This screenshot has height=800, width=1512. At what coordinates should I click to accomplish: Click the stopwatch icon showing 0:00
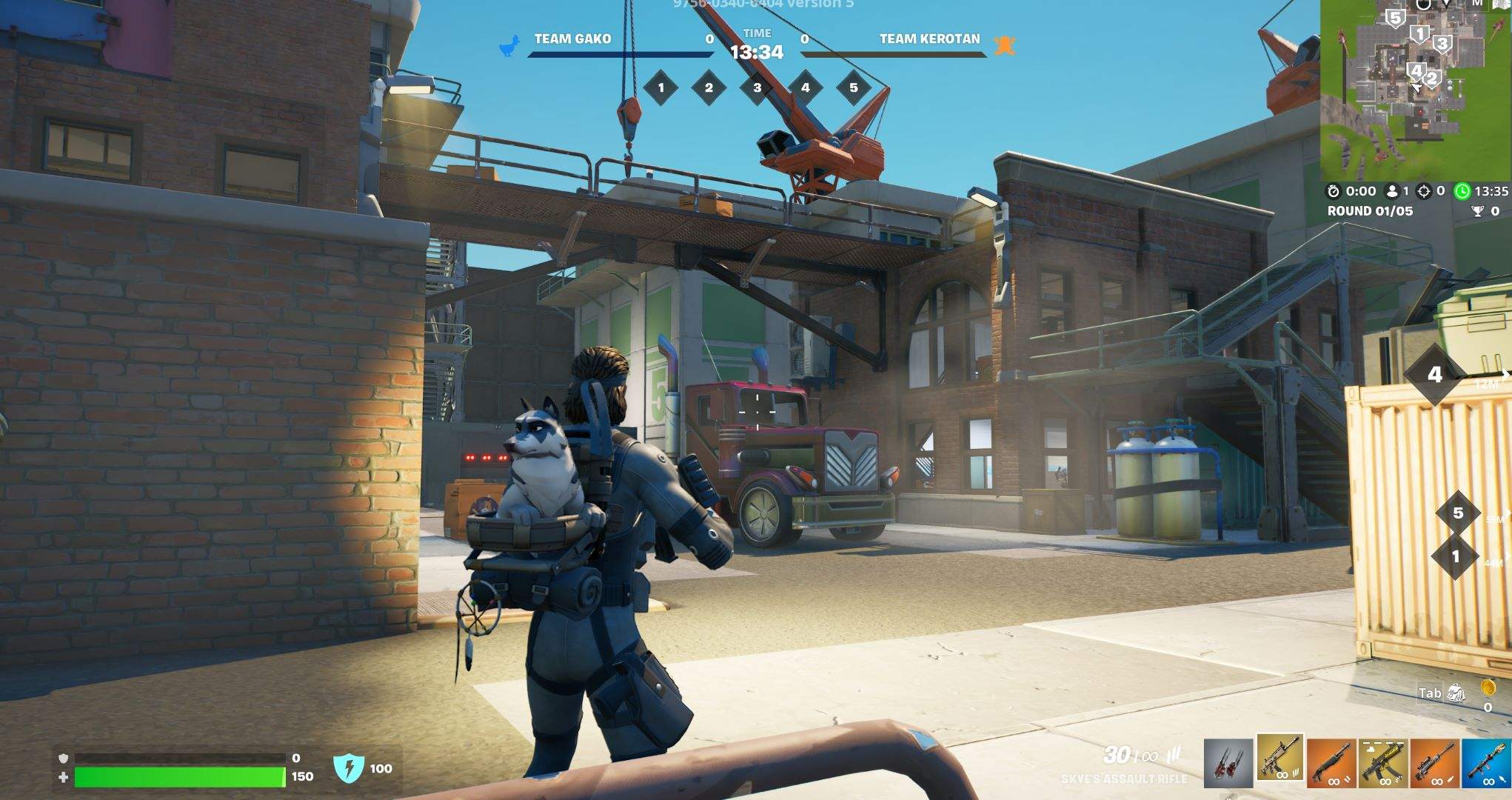coord(1334,192)
